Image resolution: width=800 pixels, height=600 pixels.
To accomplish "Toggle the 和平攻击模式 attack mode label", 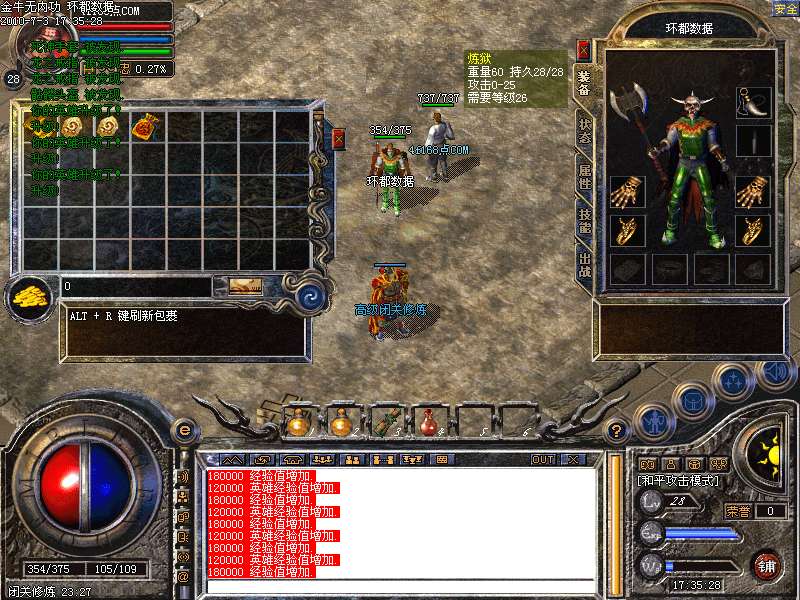I will (x=676, y=481).
